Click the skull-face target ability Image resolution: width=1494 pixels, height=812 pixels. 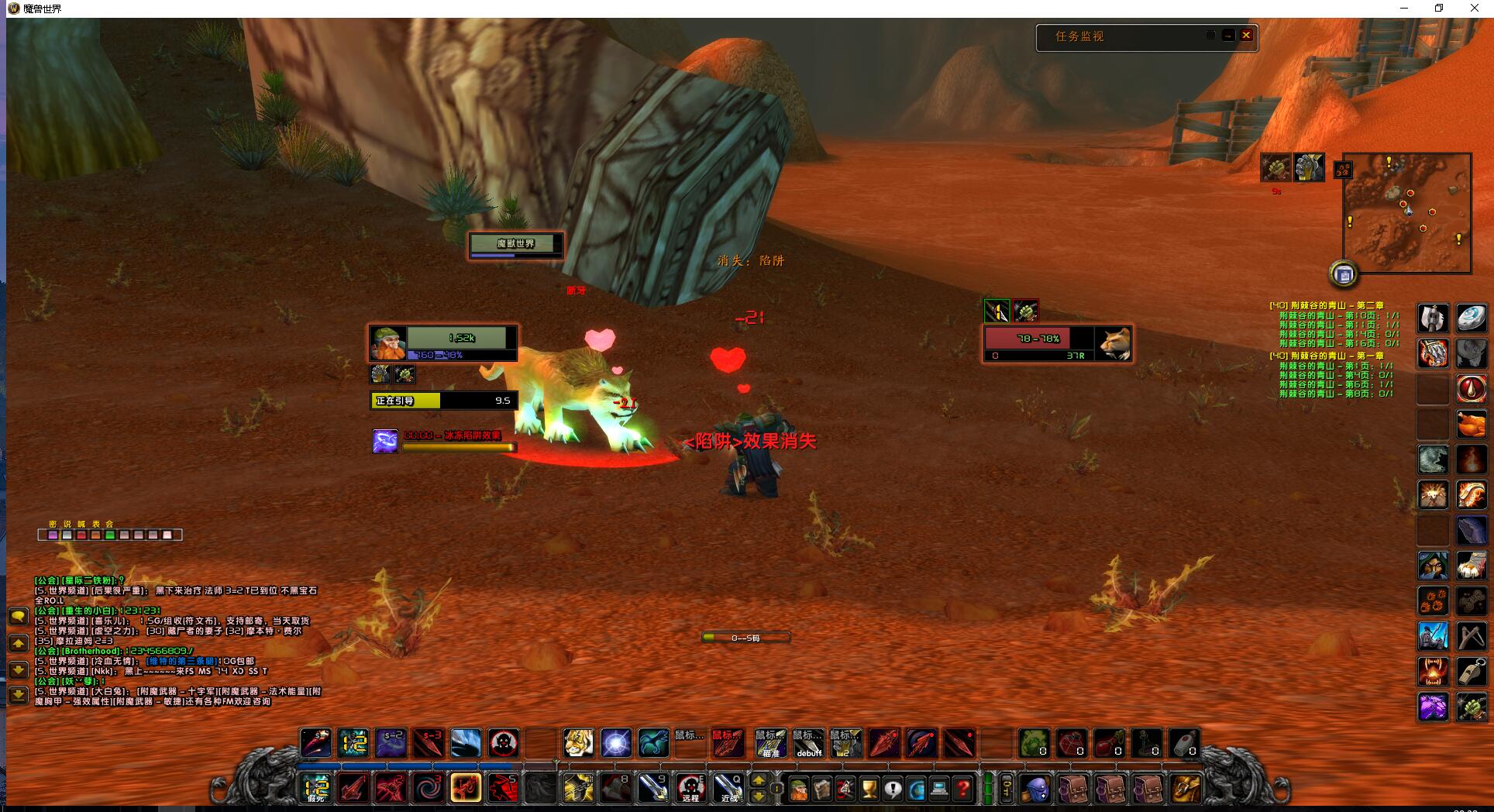click(x=504, y=743)
